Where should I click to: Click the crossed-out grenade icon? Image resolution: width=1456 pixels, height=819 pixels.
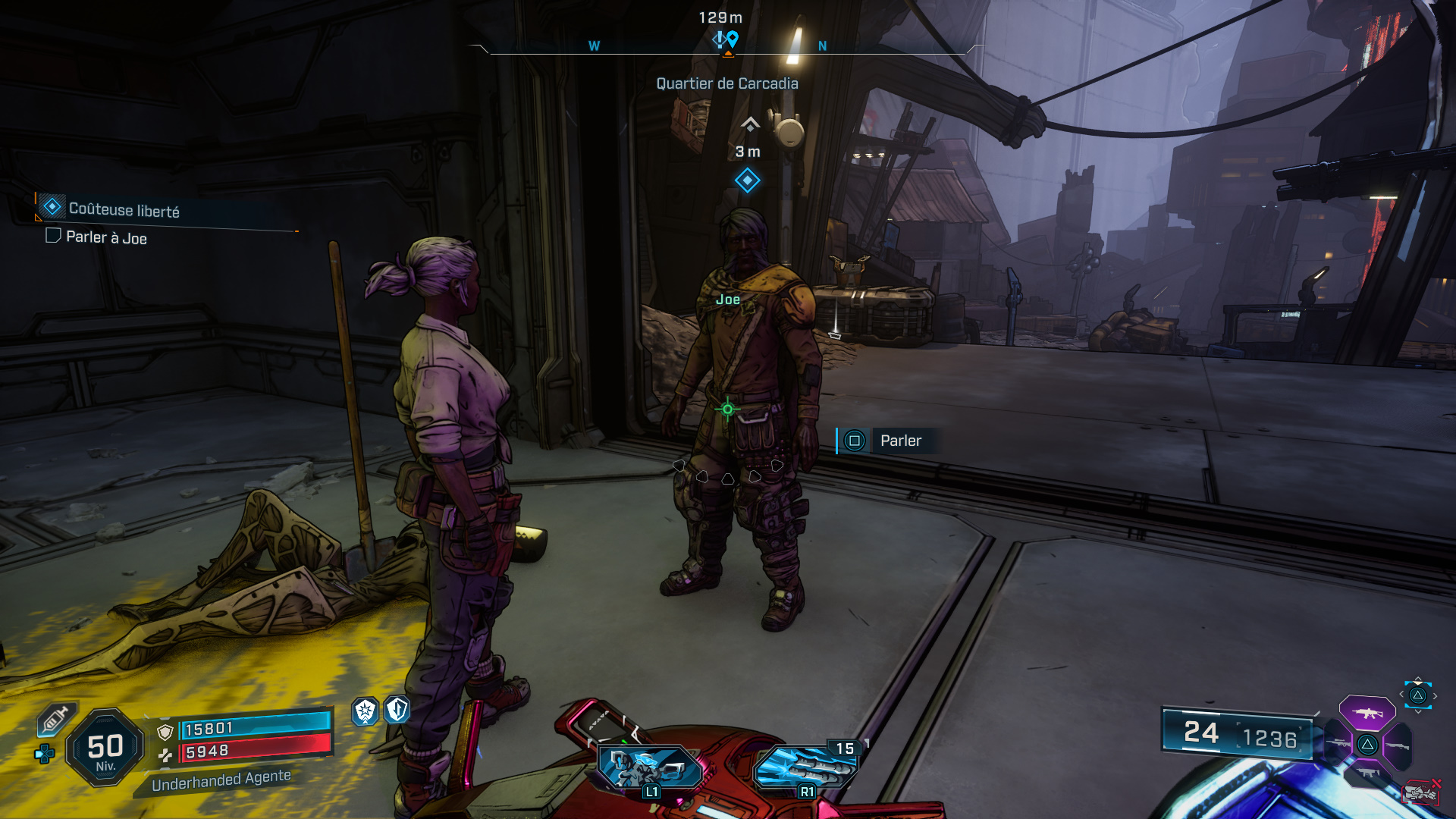(x=1422, y=792)
